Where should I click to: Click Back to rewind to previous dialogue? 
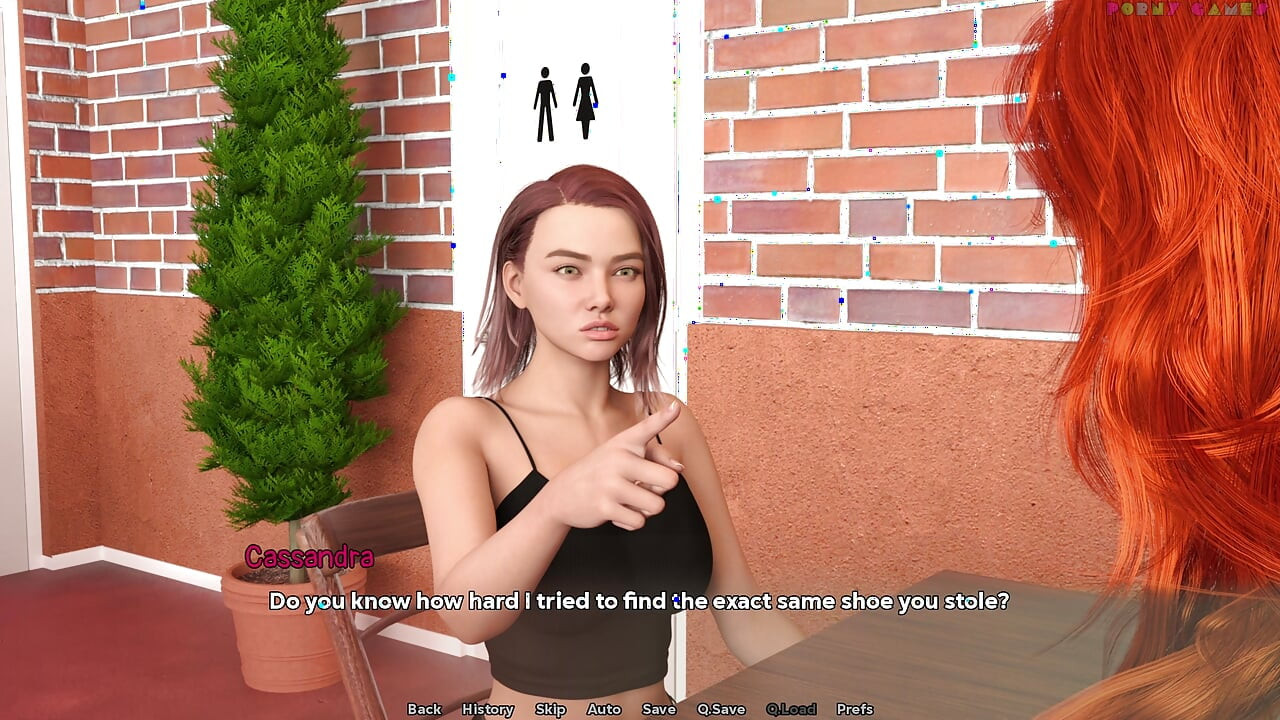tap(424, 709)
